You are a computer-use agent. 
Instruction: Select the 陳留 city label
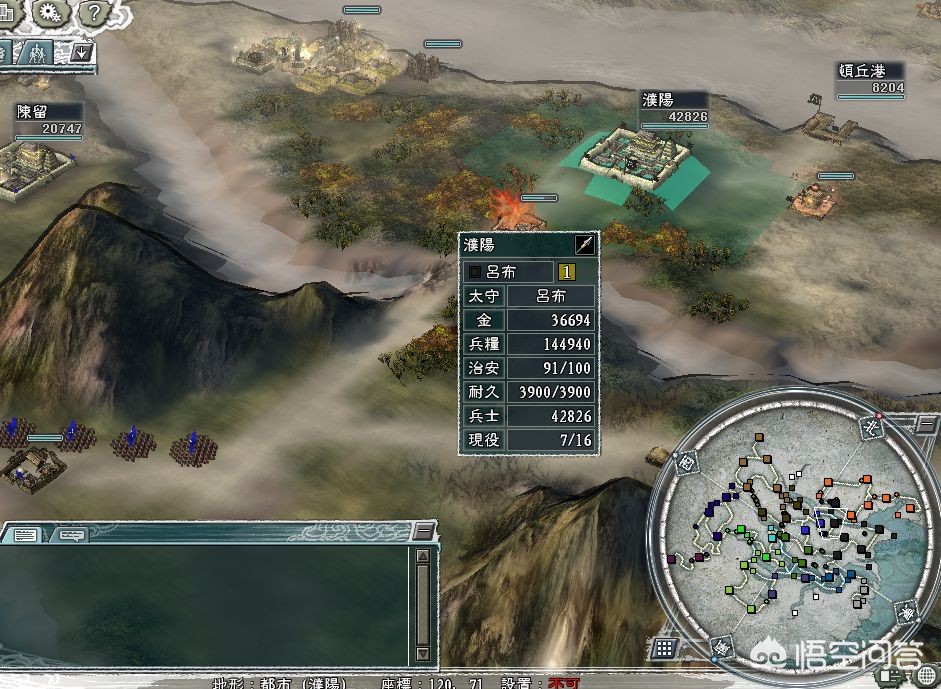tap(33, 112)
